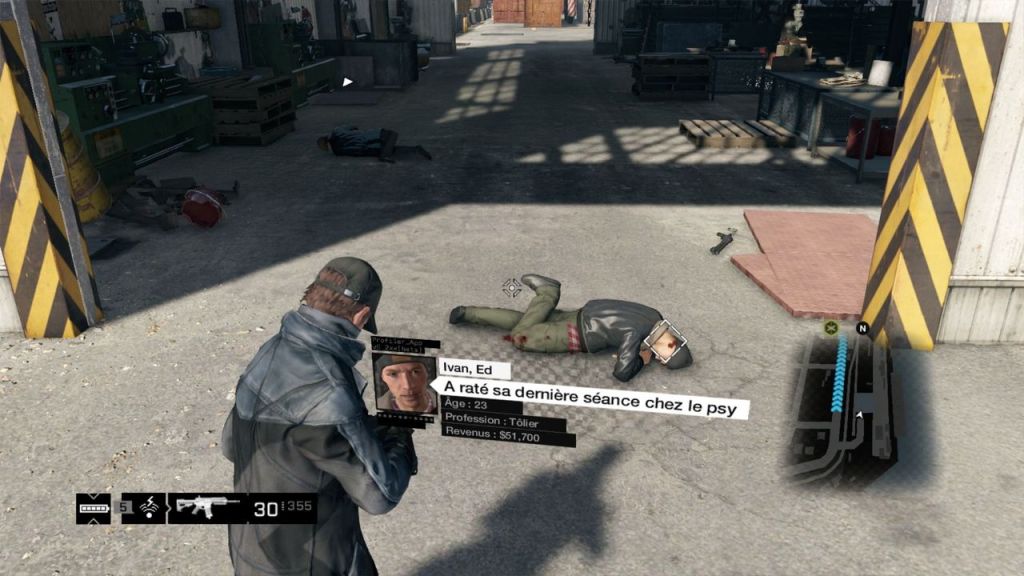Select the assault rifle weapon icon

[x=207, y=507]
